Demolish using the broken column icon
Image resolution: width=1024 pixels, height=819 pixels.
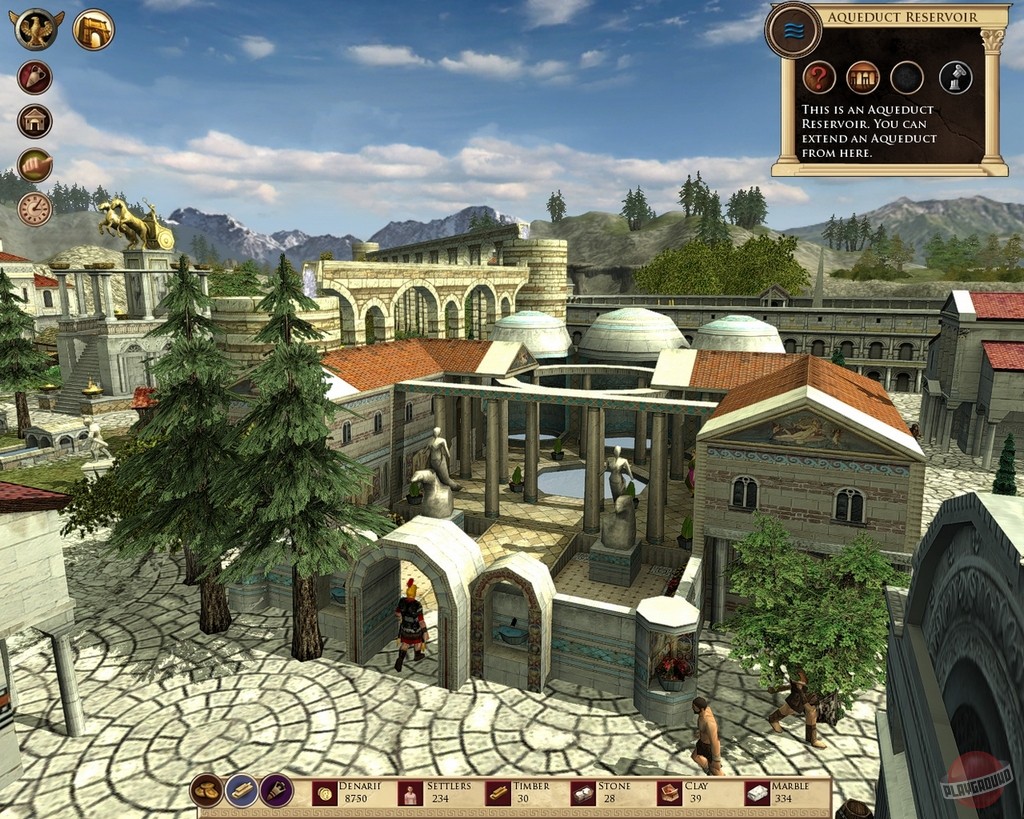tap(955, 77)
